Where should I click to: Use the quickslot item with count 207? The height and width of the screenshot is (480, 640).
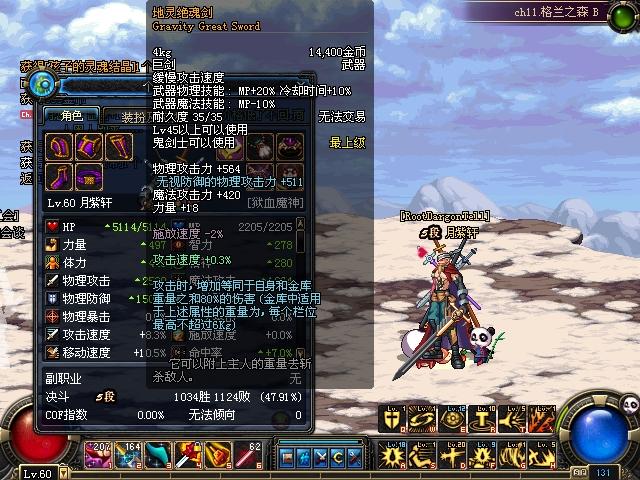tap(98, 456)
